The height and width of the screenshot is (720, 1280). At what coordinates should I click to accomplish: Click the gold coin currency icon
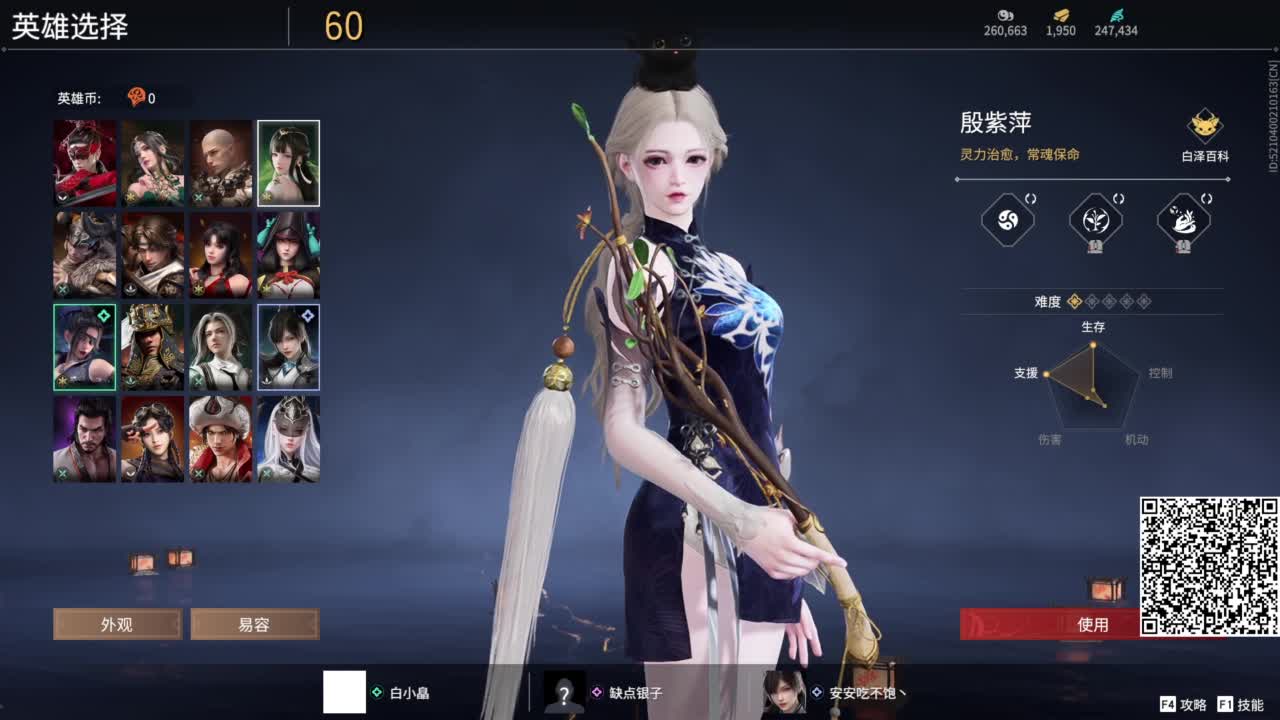click(x=1061, y=15)
